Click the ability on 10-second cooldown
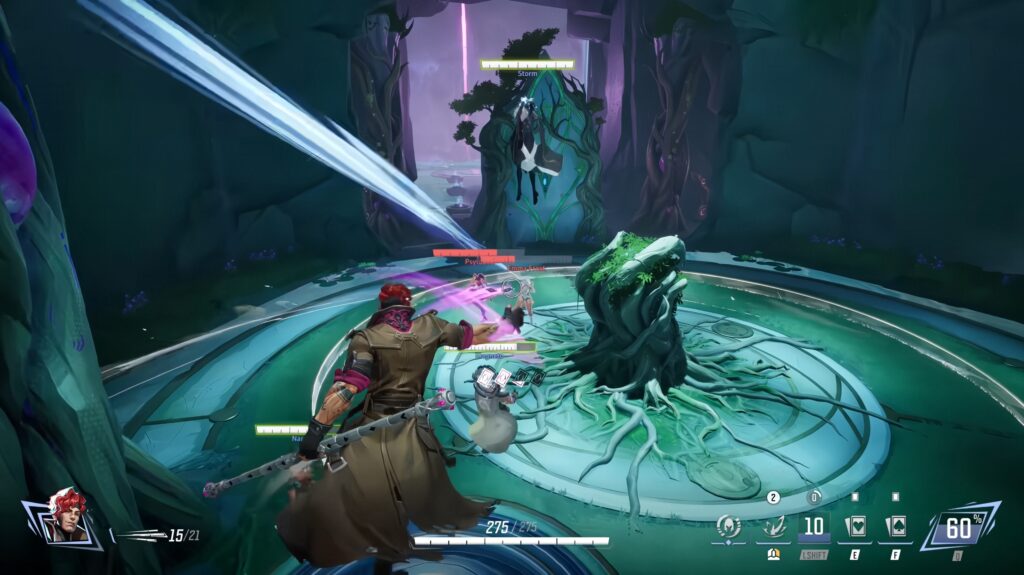1024x575 pixels. tap(814, 527)
